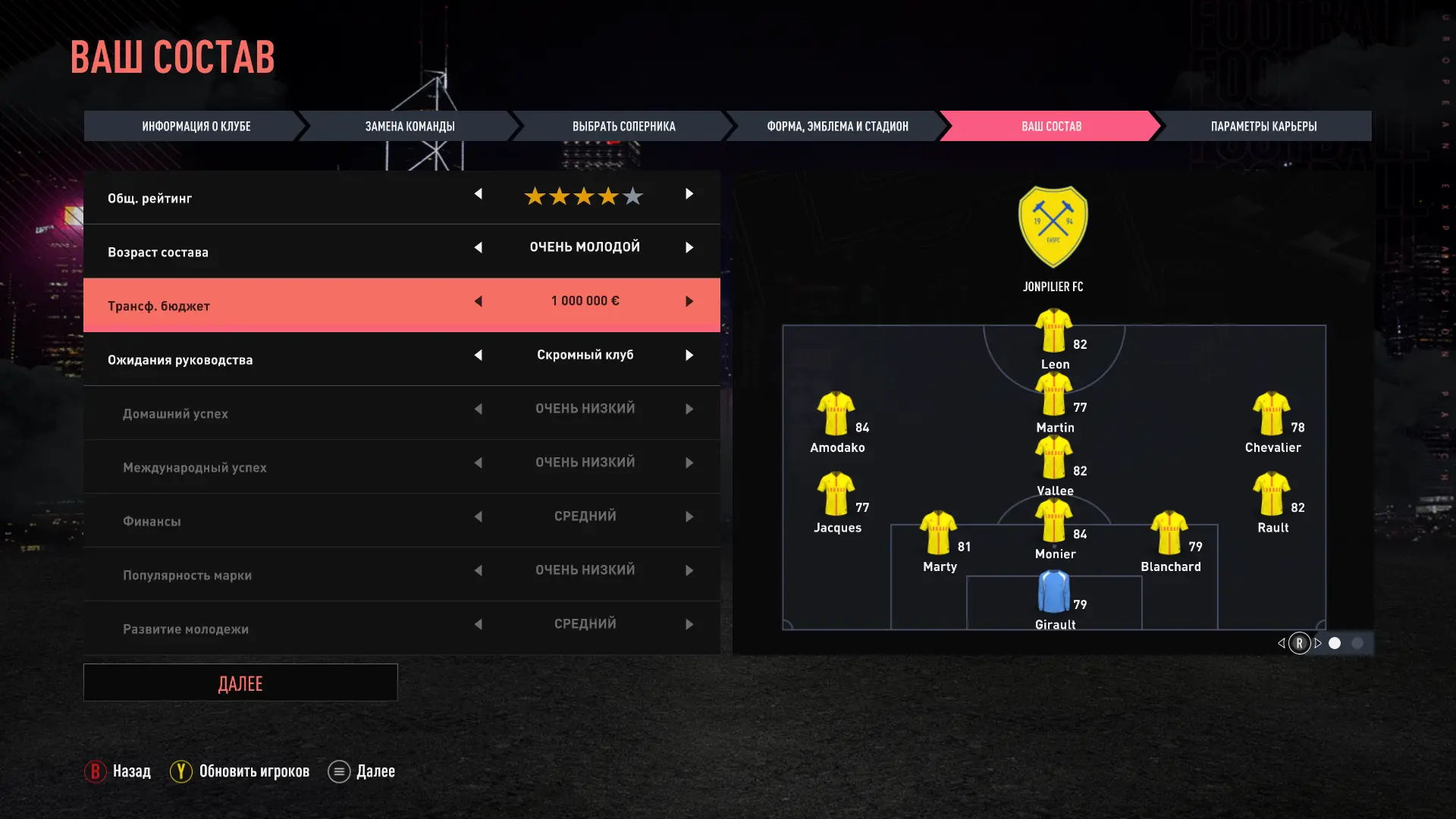Decrease the Общ. рейтинг star rating
This screenshot has height=819, width=1456.
(479, 194)
